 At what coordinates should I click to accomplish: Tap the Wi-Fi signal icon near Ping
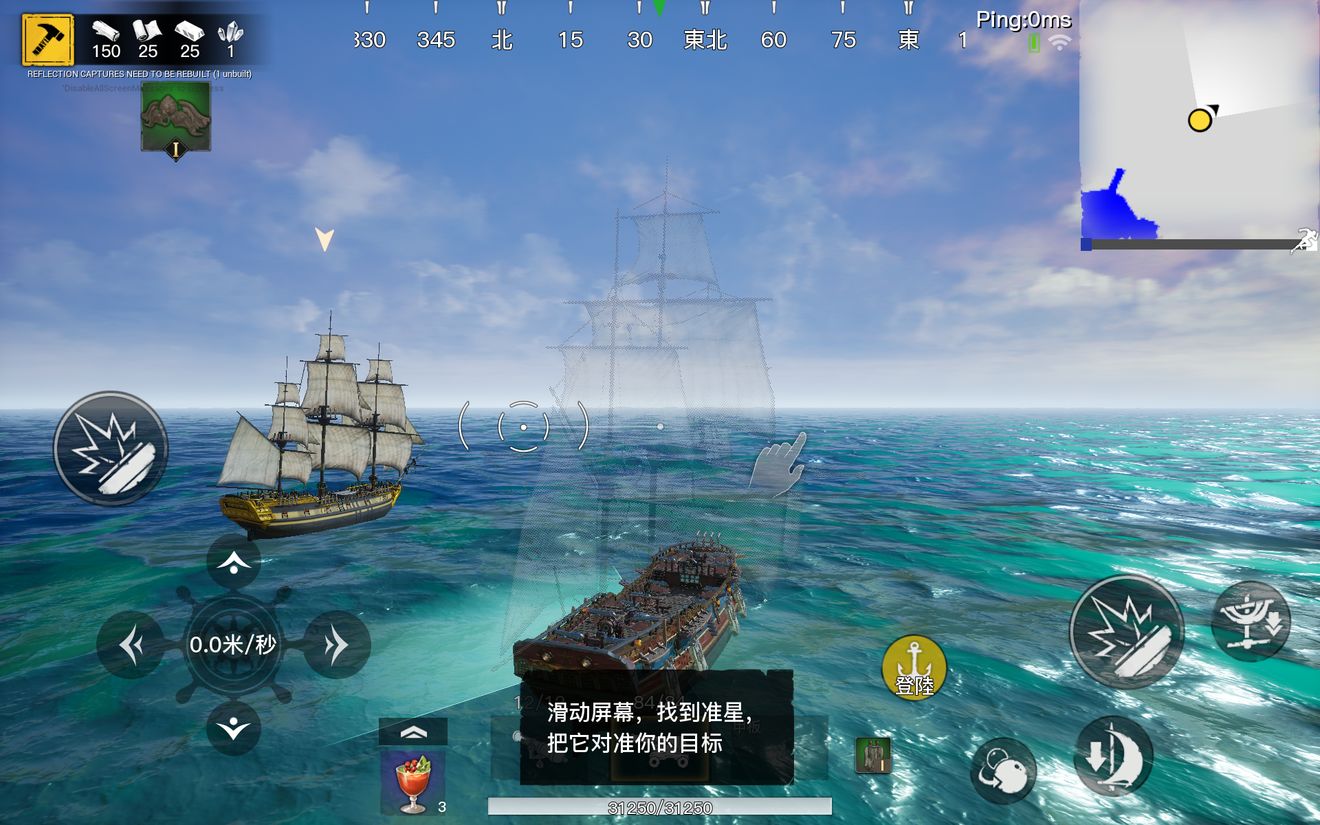[1058, 43]
